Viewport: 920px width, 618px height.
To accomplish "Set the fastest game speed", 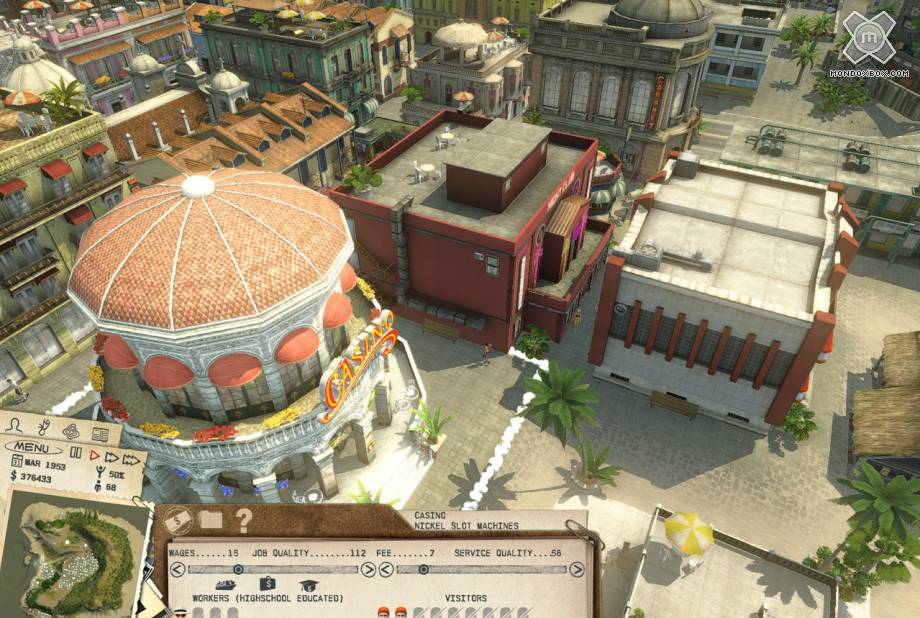I will [x=131, y=458].
